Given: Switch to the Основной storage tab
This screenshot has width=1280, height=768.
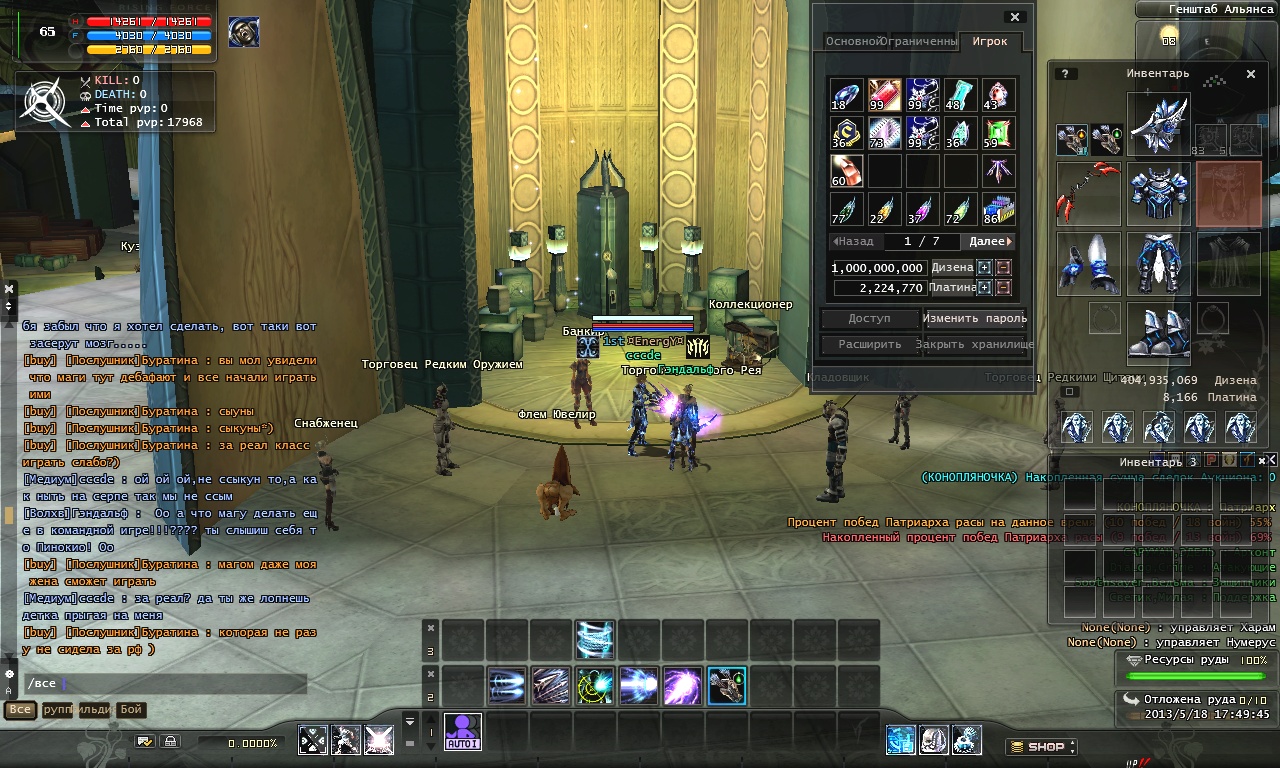Looking at the screenshot, I should 852,41.
